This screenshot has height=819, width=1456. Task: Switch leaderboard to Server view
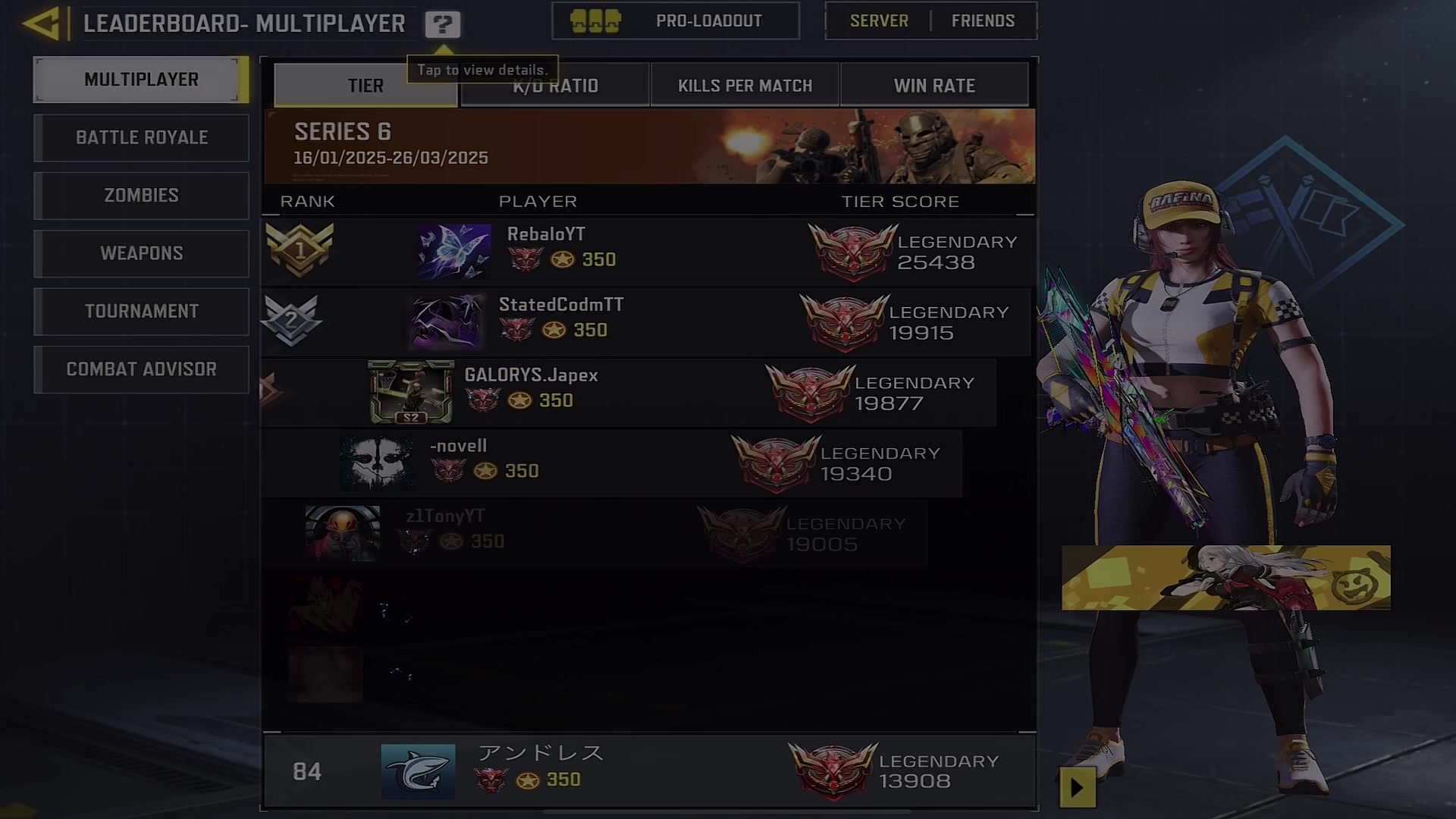coord(879,21)
